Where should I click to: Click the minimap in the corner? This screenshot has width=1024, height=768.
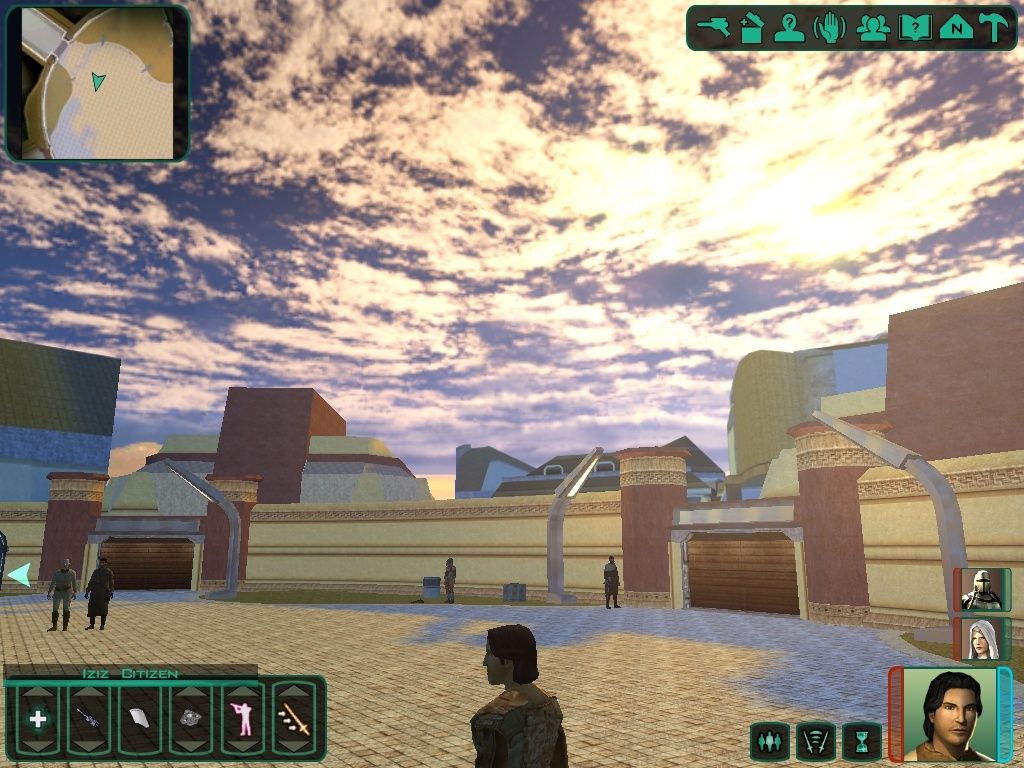(x=98, y=84)
